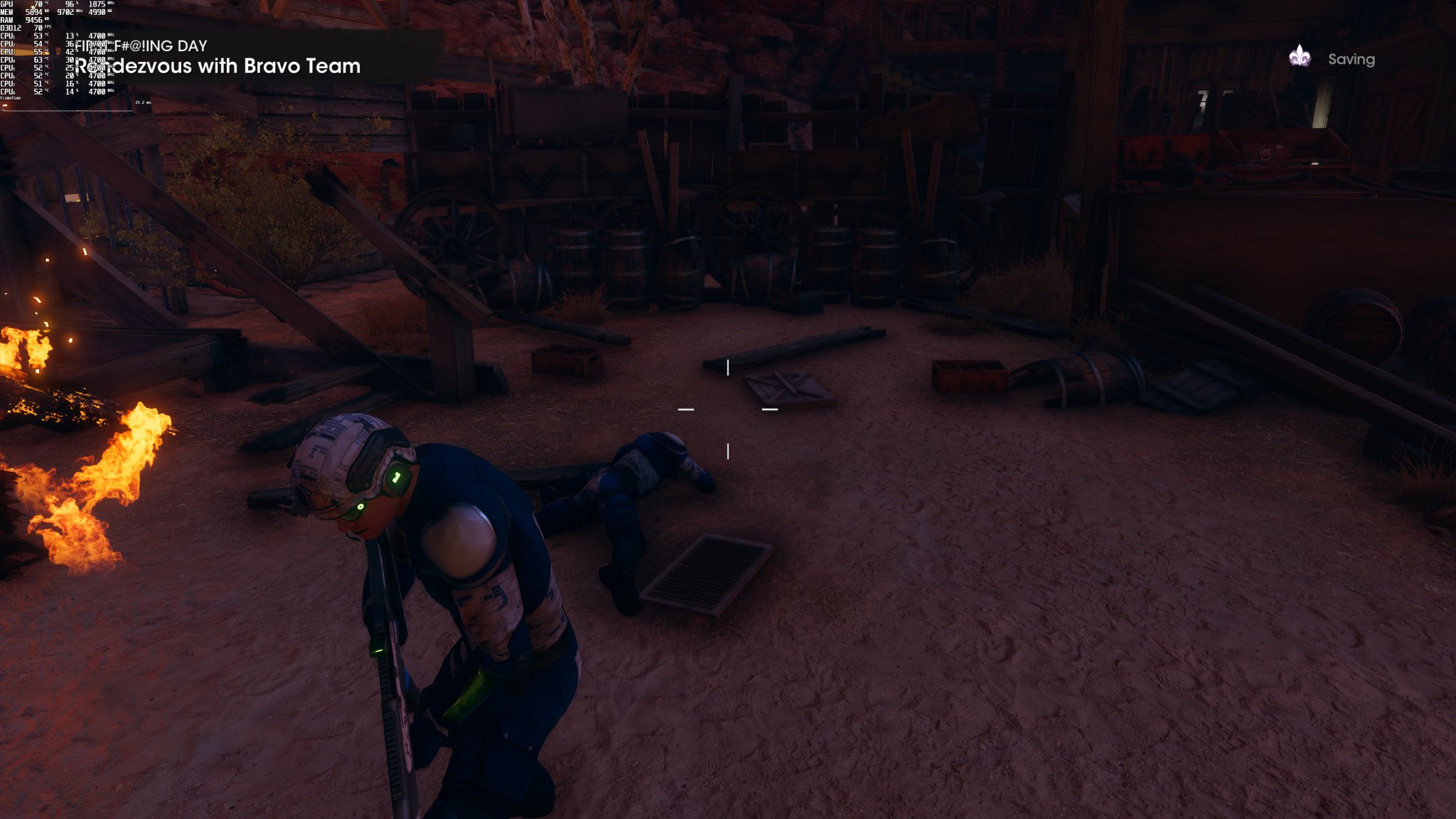Select the crosshair reticle at screen center

click(x=728, y=409)
